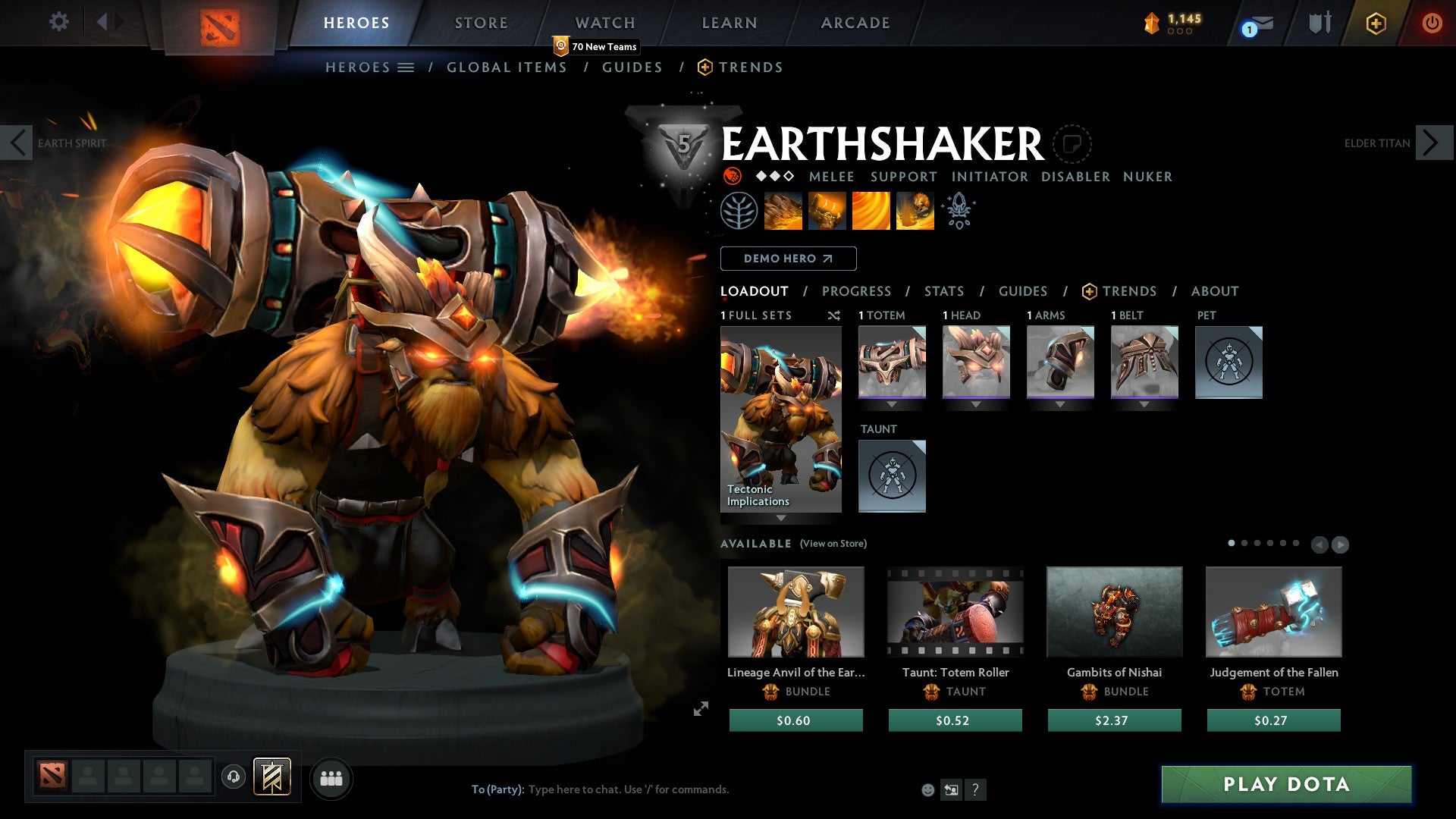Click the DEMO HERO button
This screenshot has width=1456, height=819.
pos(789,258)
